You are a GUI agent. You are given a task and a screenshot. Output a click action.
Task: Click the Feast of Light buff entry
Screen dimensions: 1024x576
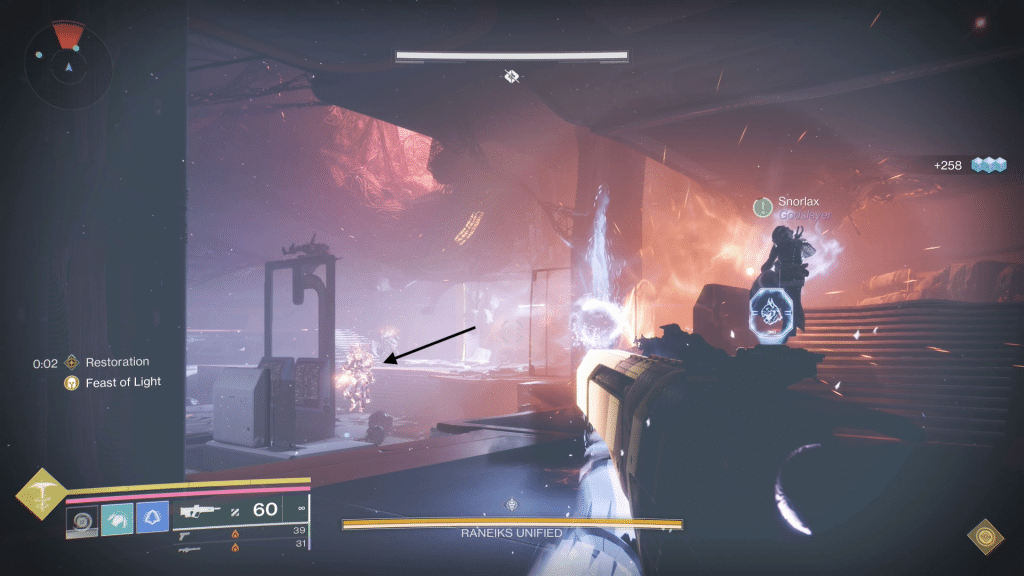[113, 382]
